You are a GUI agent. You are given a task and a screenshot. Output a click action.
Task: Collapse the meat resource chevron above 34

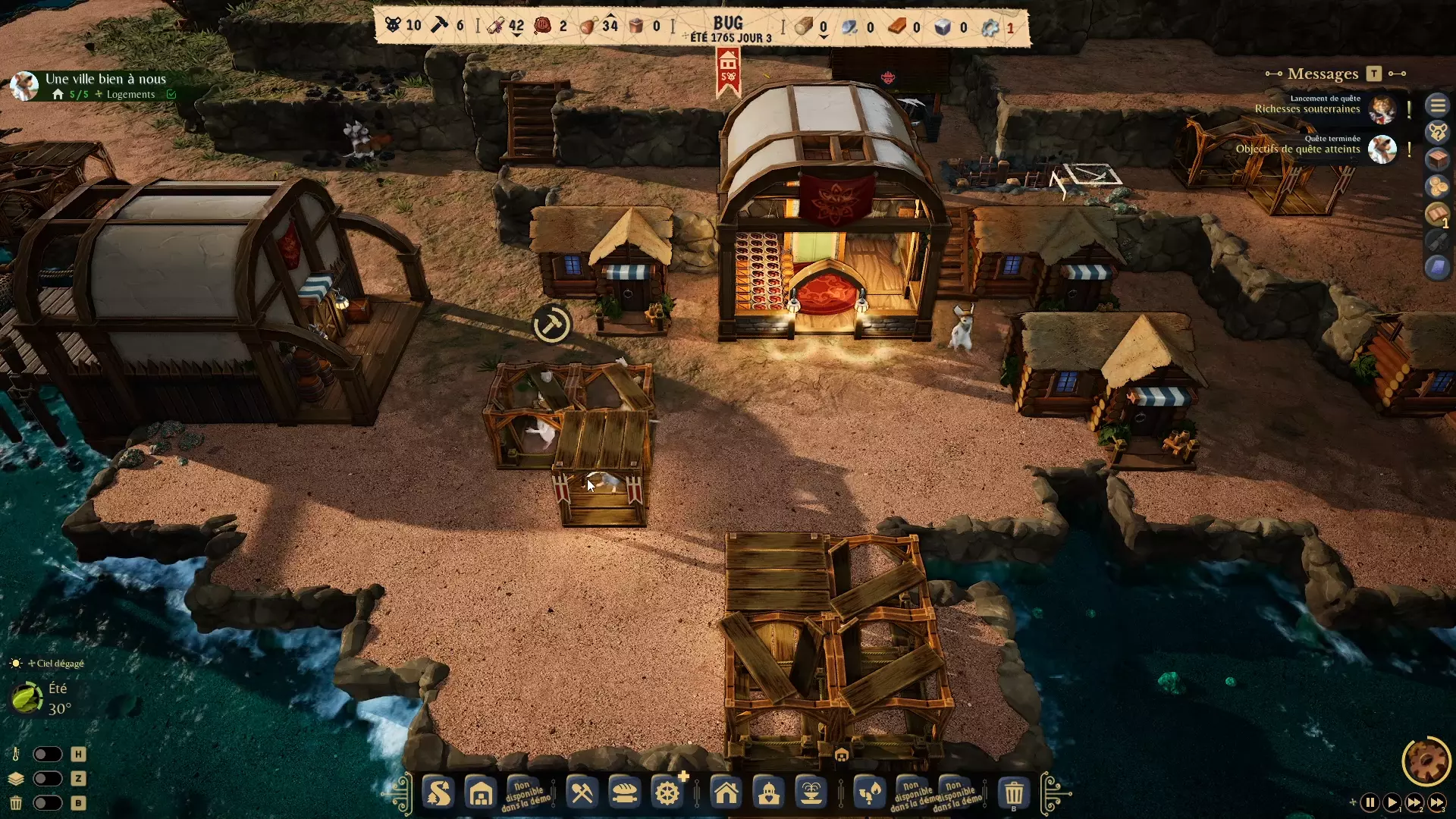[x=610, y=15]
